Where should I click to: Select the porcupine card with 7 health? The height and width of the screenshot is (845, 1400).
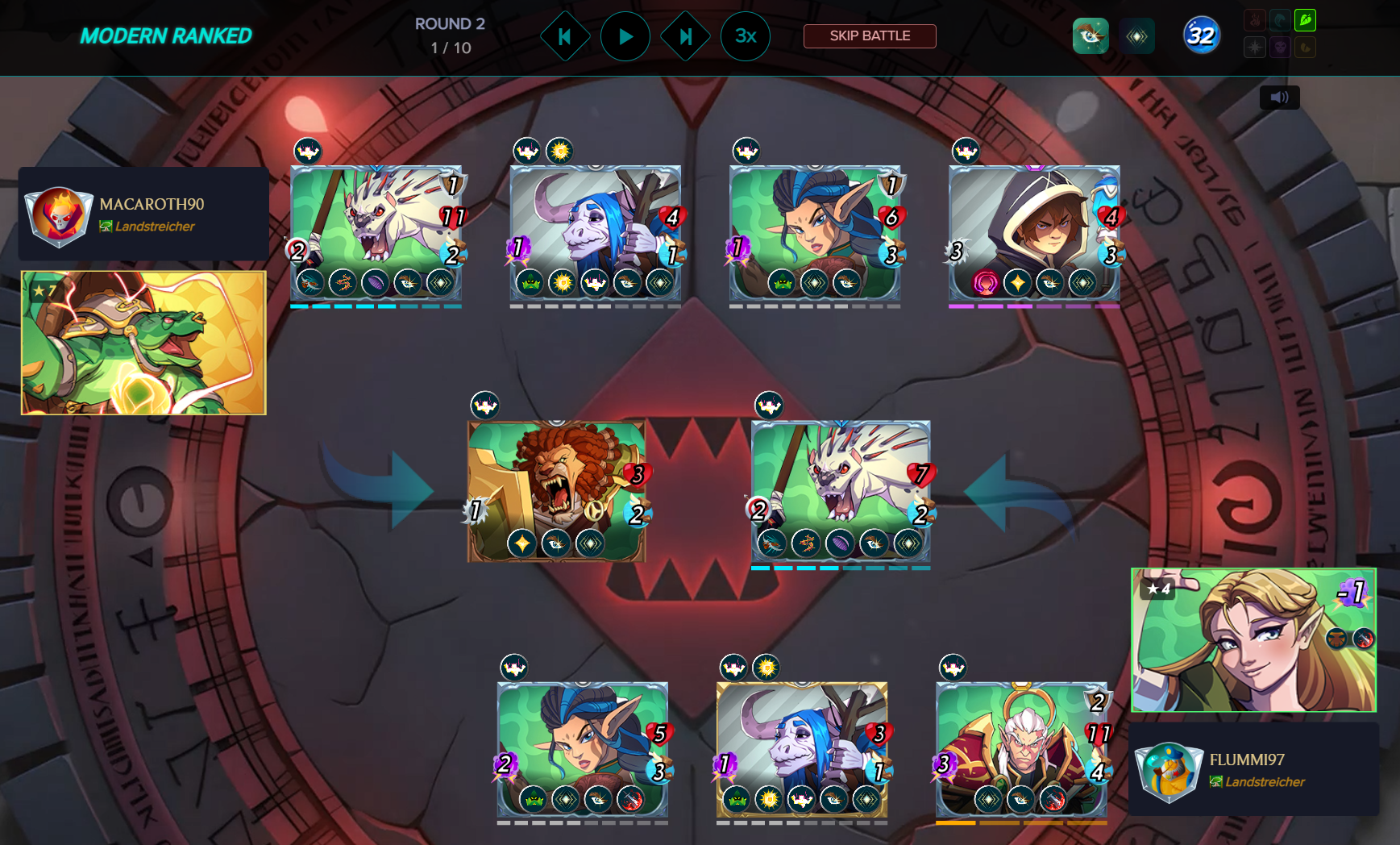click(841, 490)
